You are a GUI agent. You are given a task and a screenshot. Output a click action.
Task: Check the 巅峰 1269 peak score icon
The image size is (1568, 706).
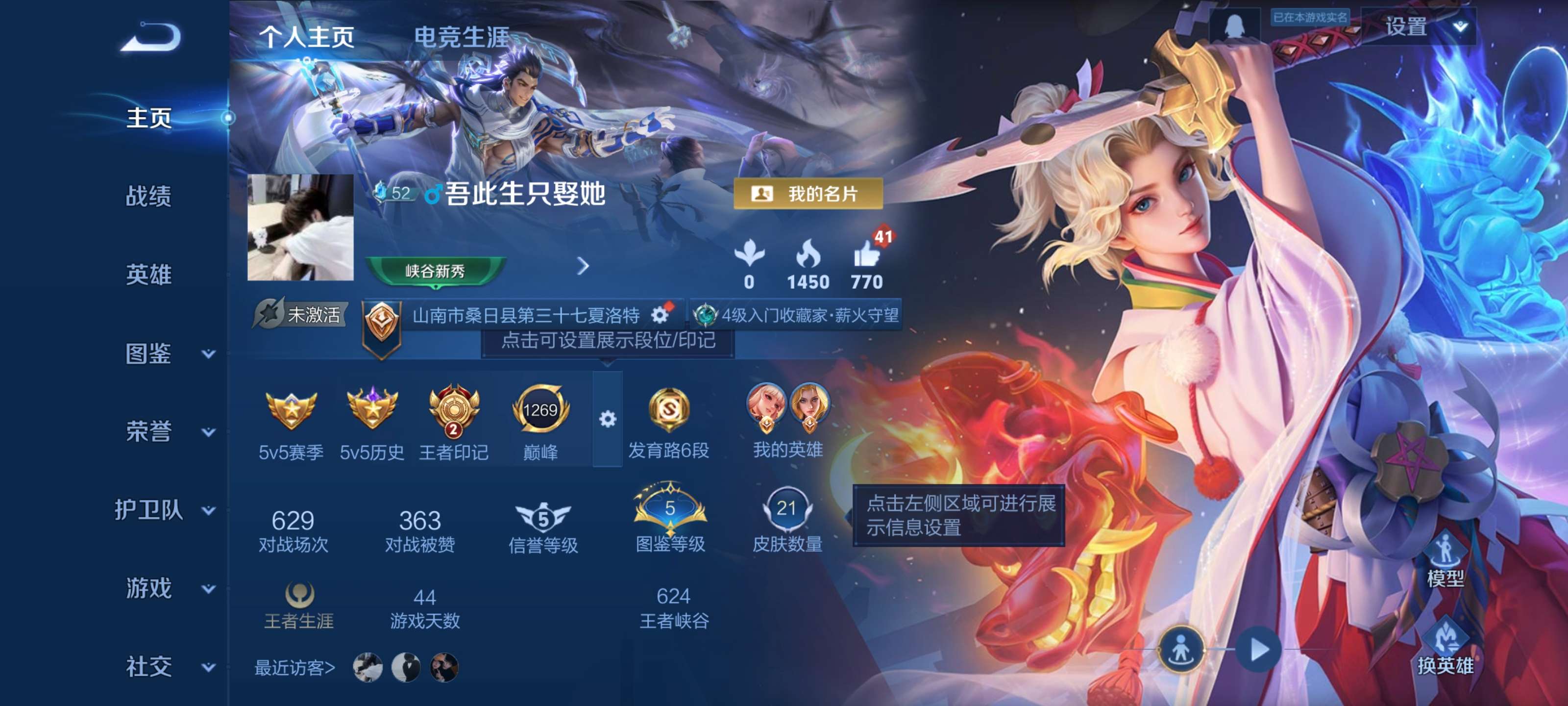pos(540,411)
